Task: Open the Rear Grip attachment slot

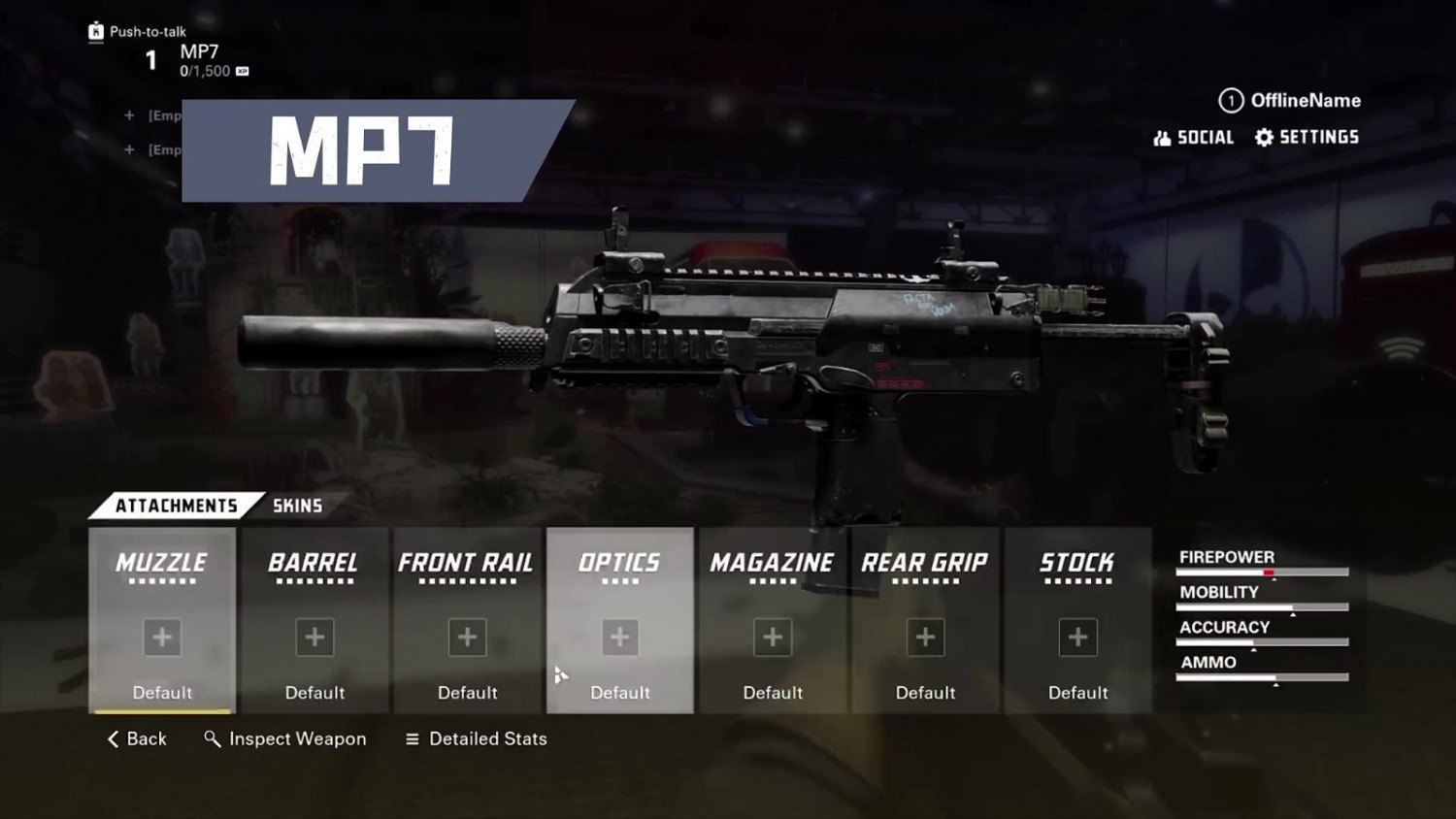Action: click(x=925, y=621)
